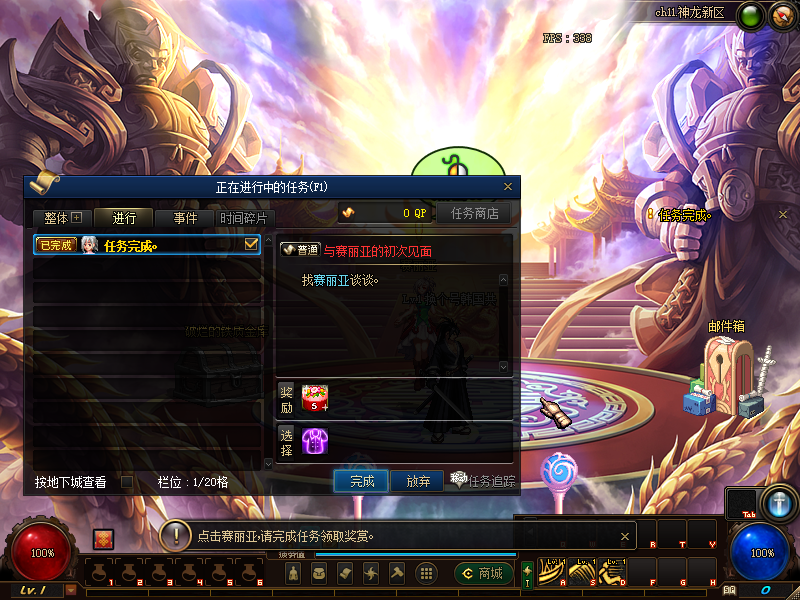800x600 pixels.
Task: Open the 商城 shop from the bottom bar
Action: click(483, 573)
